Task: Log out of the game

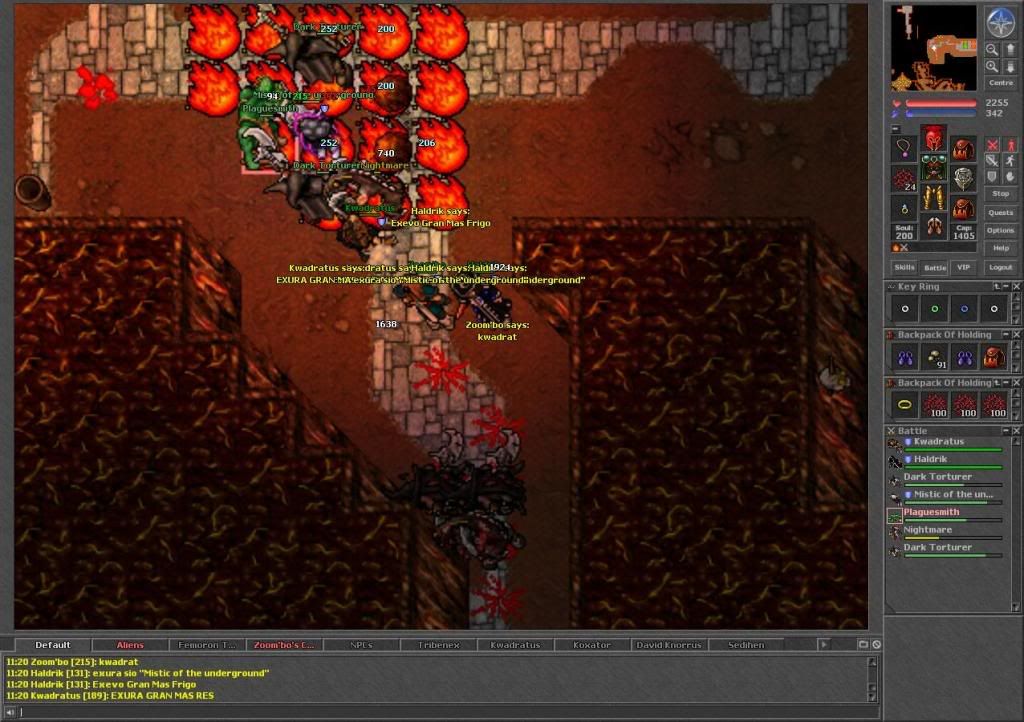Action: point(1000,268)
